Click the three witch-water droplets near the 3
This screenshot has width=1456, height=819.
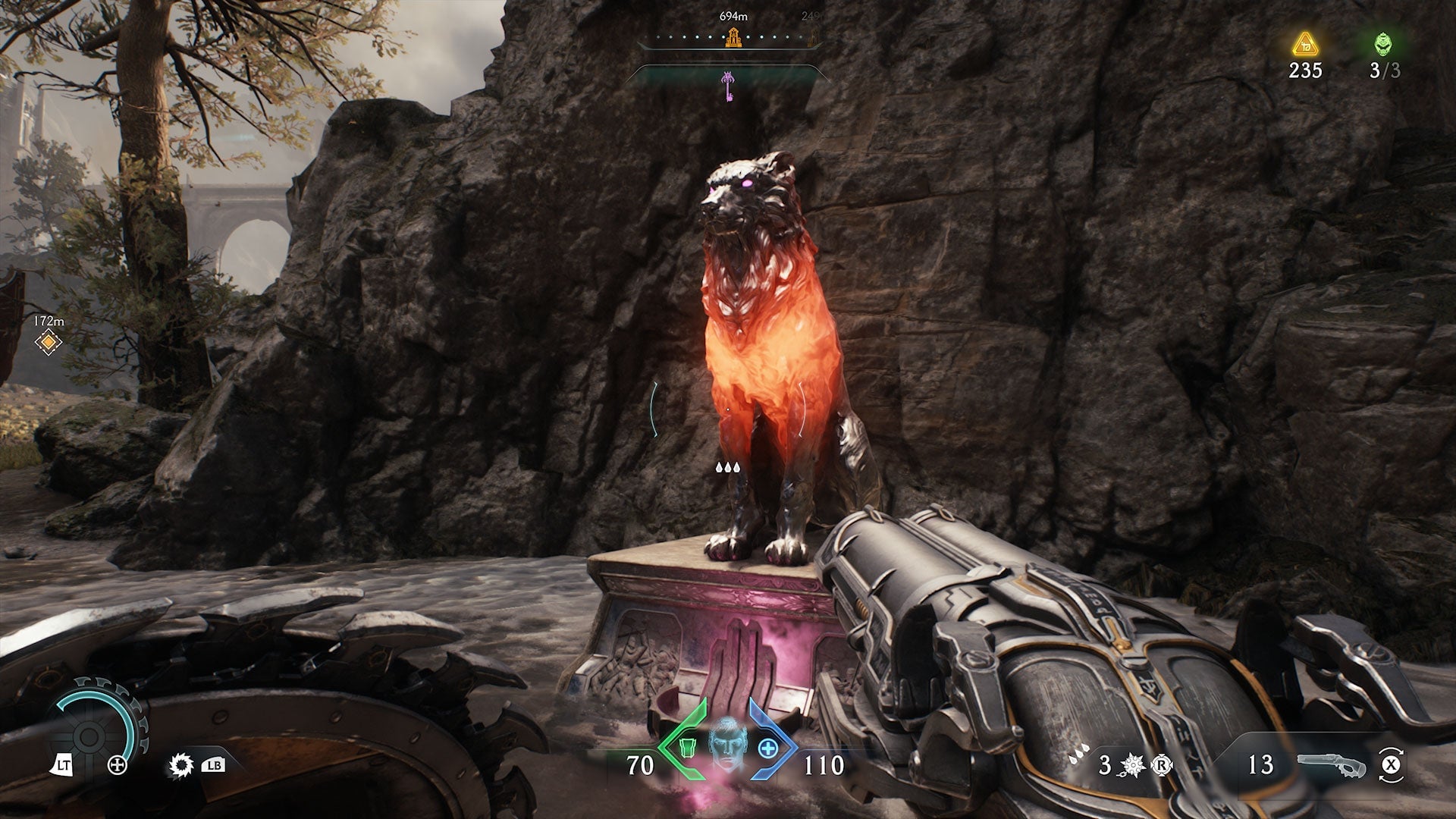click(x=1080, y=753)
